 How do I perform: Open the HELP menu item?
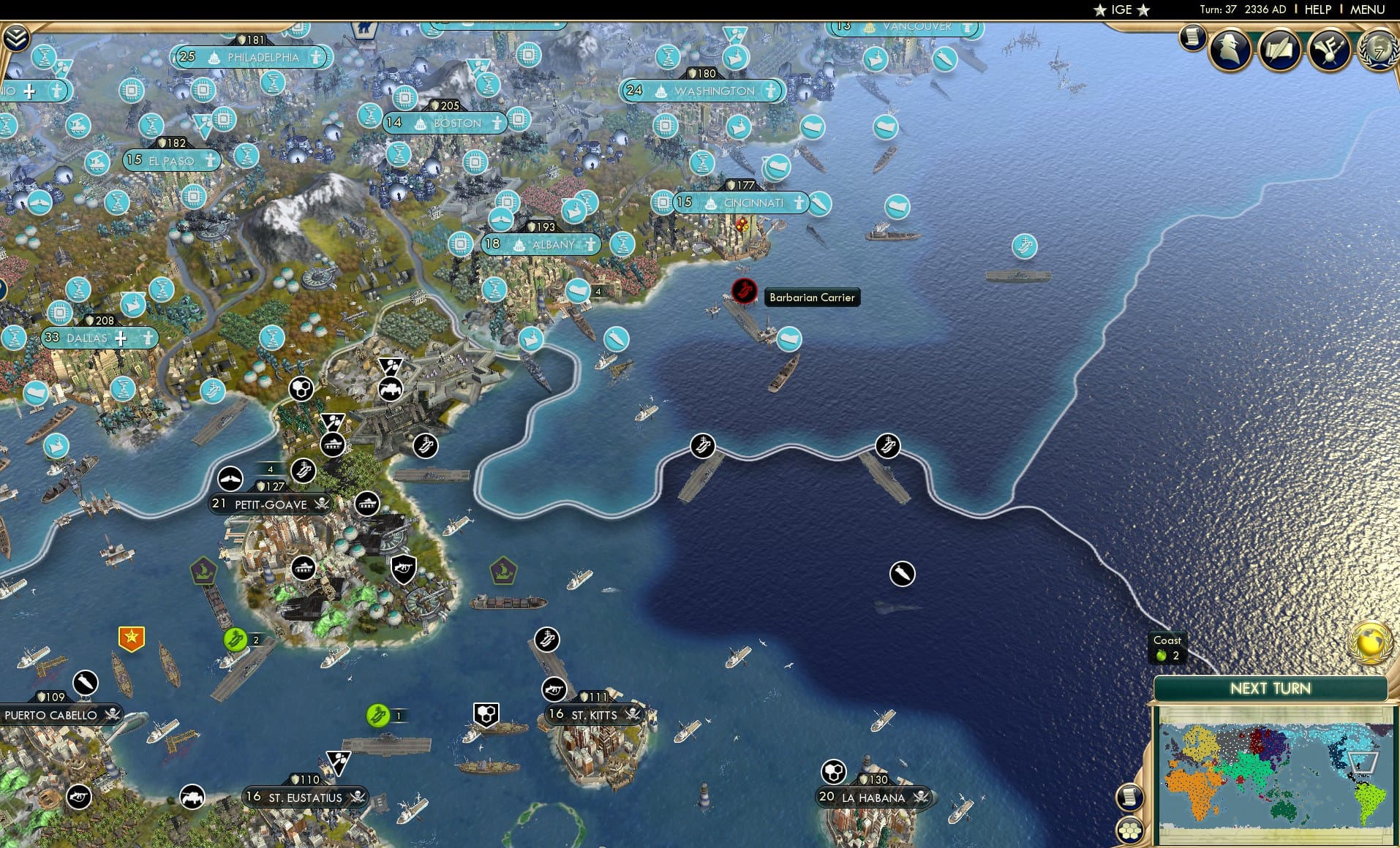click(1317, 10)
